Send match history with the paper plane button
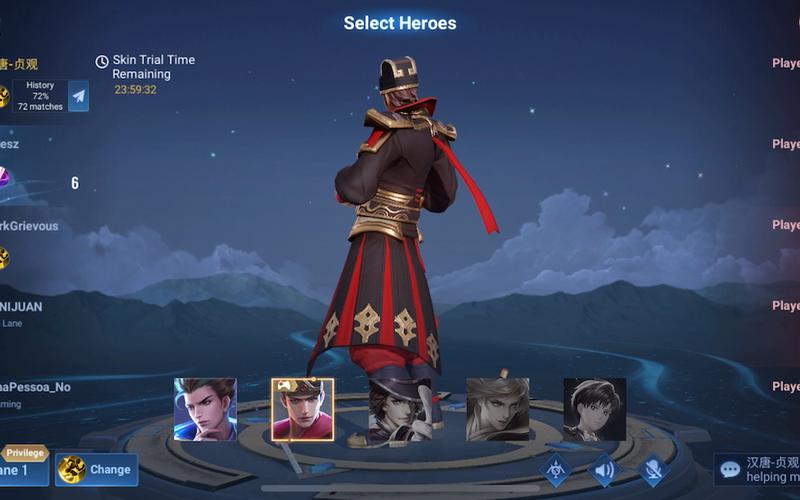800x500 pixels. coord(78,96)
